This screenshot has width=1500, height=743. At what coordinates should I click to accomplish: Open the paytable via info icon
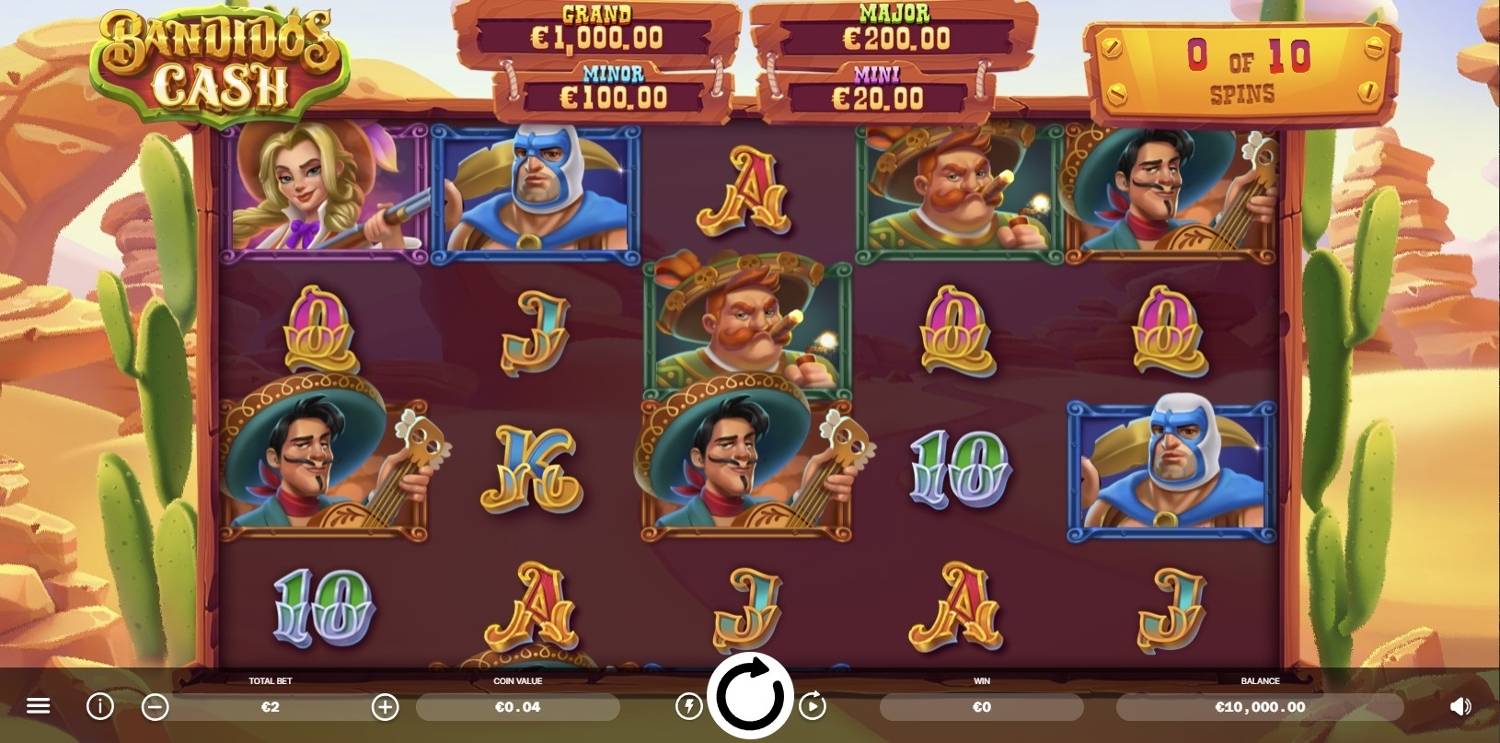pos(99,706)
